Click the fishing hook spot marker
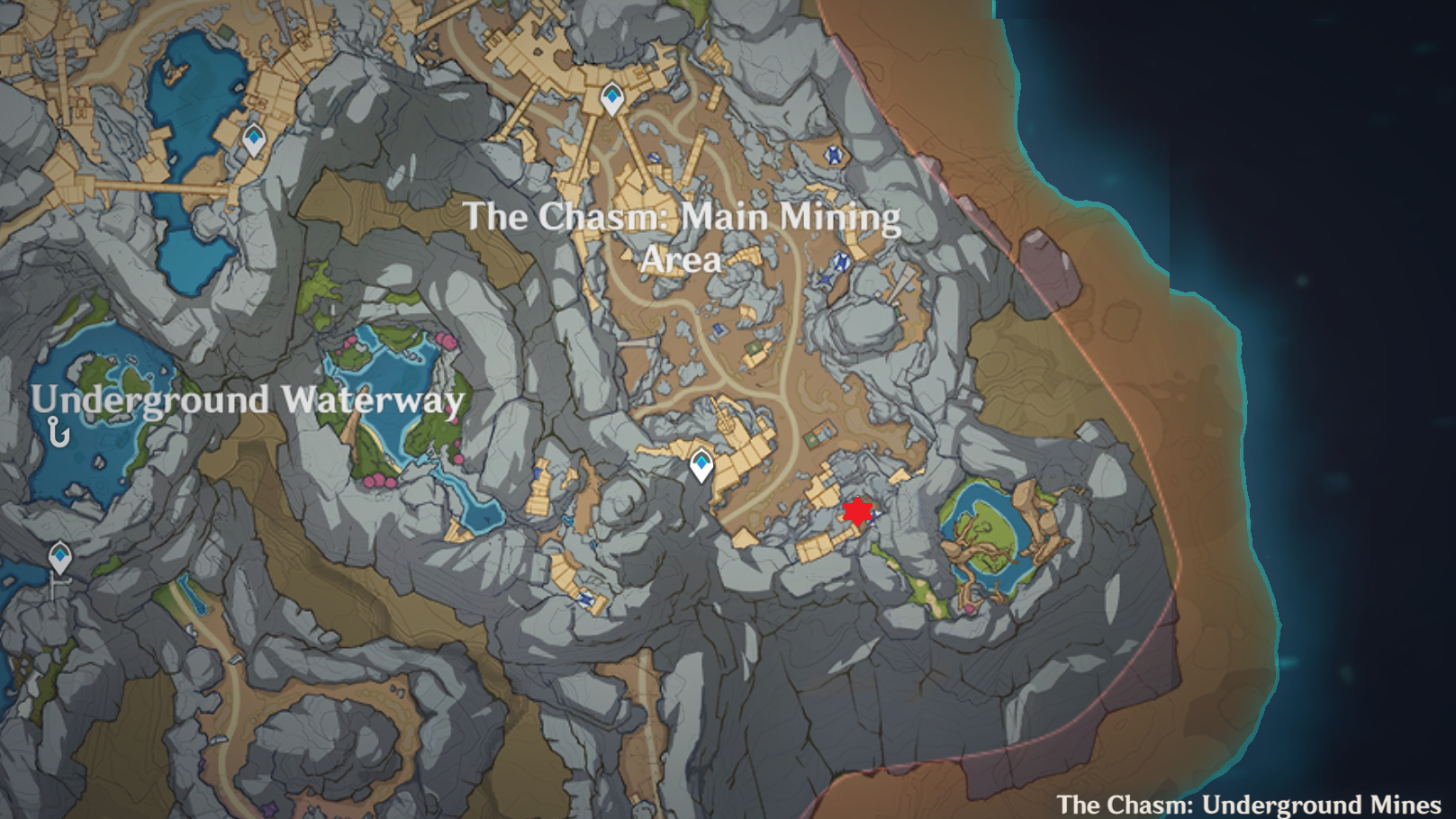Image resolution: width=1456 pixels, height=819 pixels. (x=59, y=433)
